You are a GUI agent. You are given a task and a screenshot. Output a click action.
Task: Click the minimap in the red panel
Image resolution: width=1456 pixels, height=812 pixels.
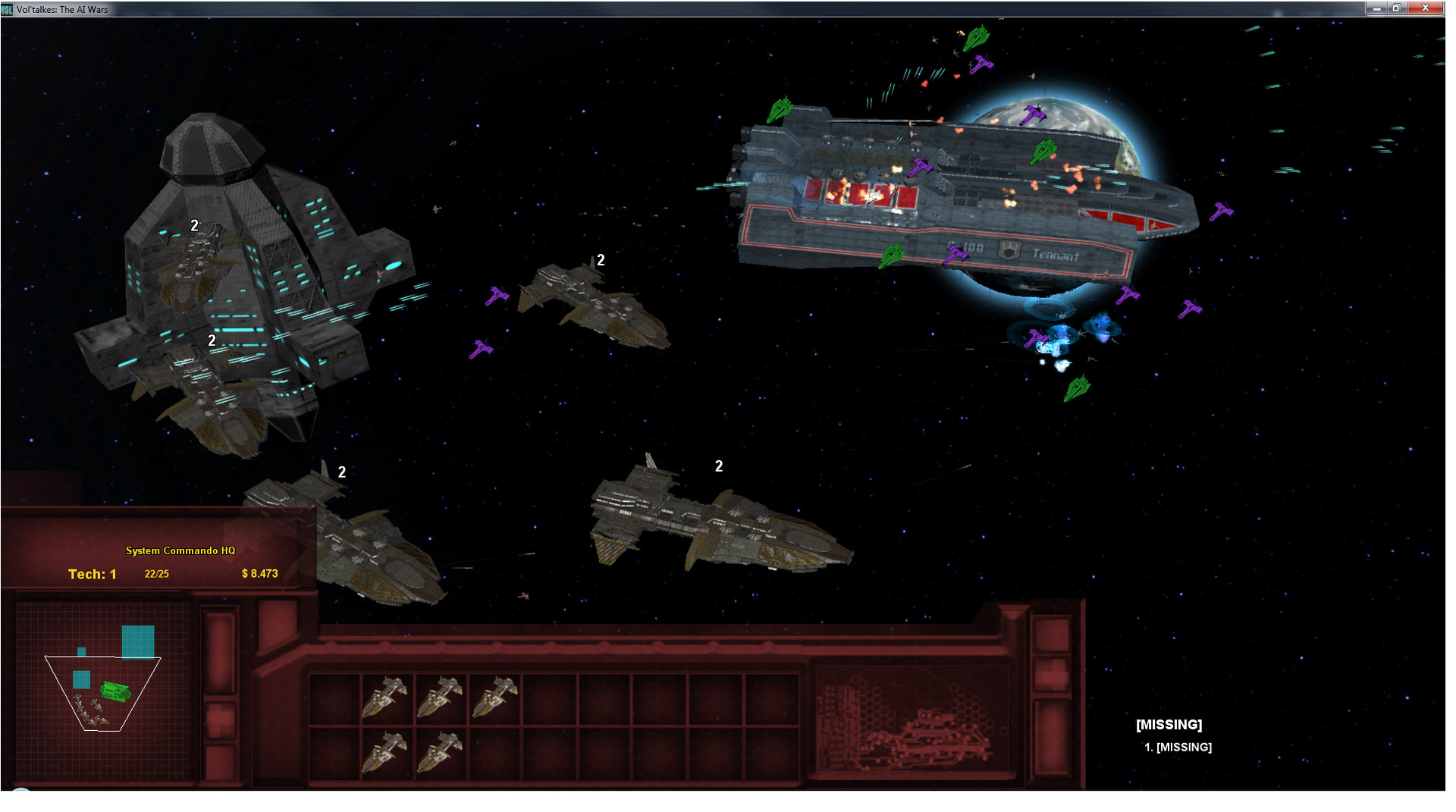(104, 691)
